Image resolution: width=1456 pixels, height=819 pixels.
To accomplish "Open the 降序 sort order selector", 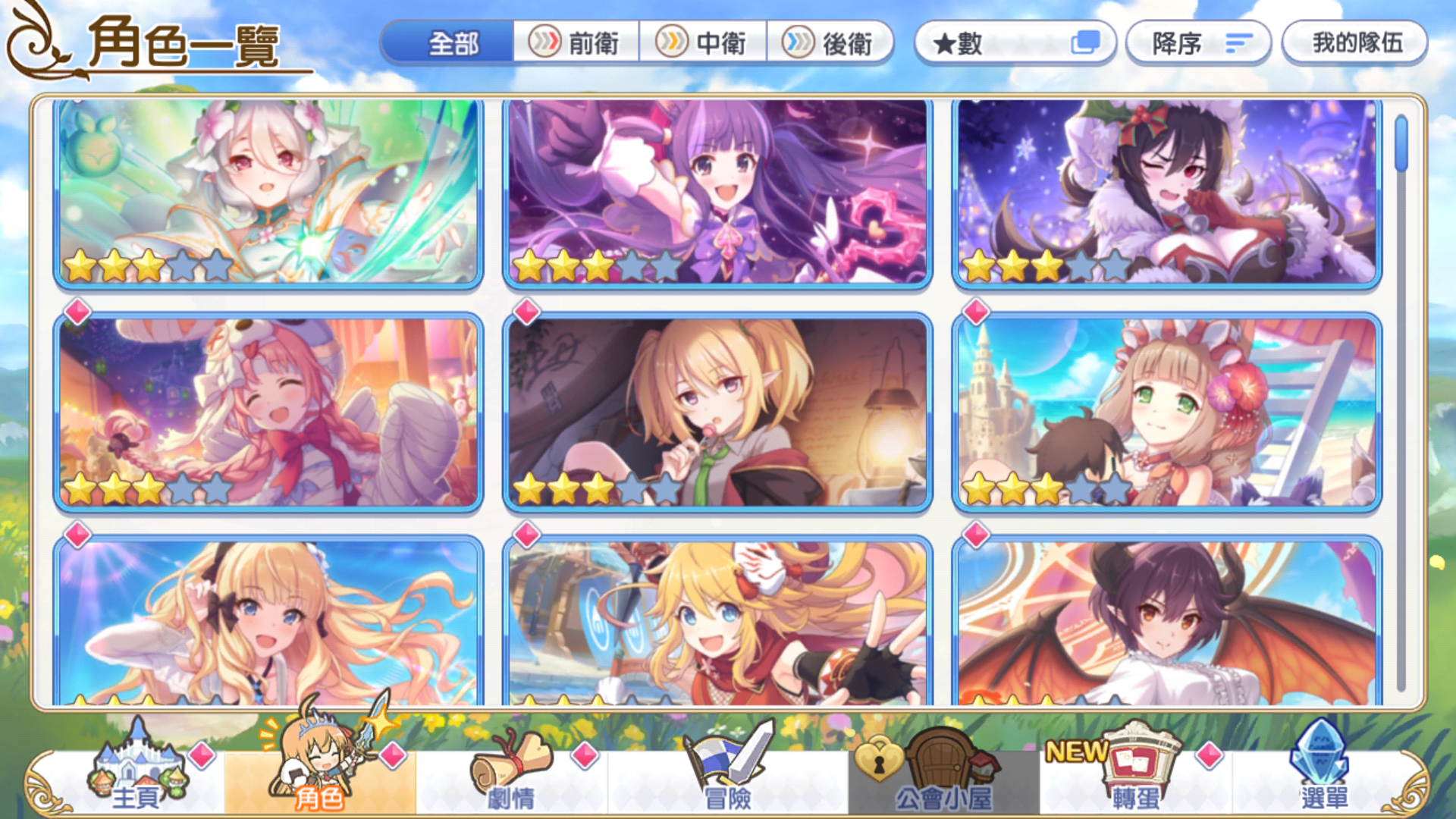I will 1197,43.
